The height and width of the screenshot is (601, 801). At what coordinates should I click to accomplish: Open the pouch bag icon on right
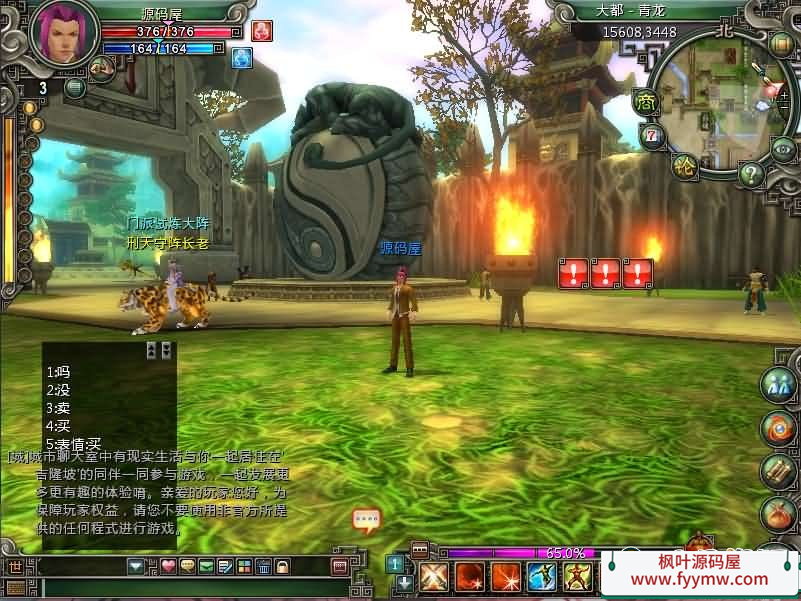778,514
